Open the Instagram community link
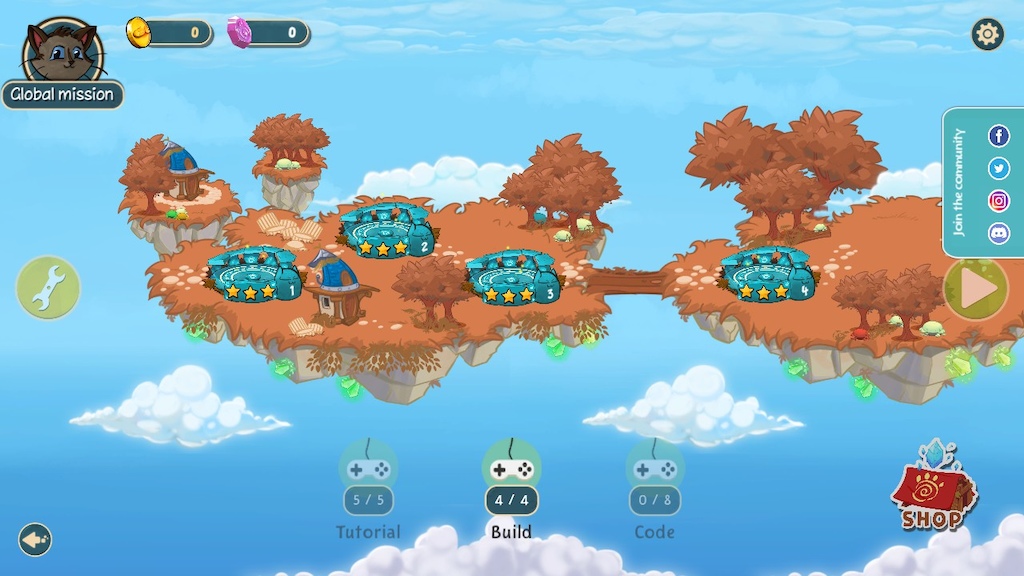This screenshot has height=576, width=1024. (x=998, y=201)
